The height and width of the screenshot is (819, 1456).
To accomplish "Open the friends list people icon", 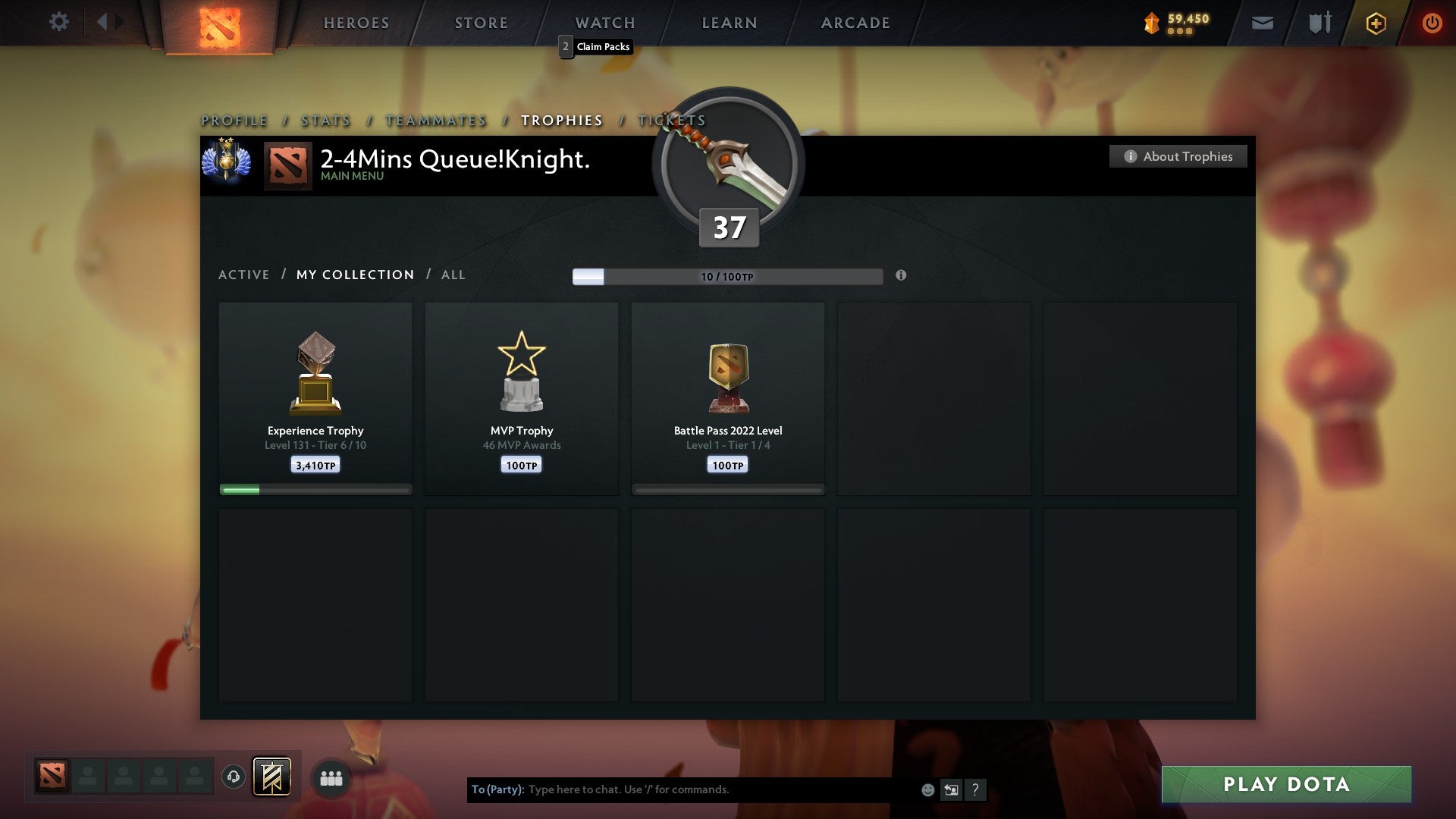I will tap(331, 777).
